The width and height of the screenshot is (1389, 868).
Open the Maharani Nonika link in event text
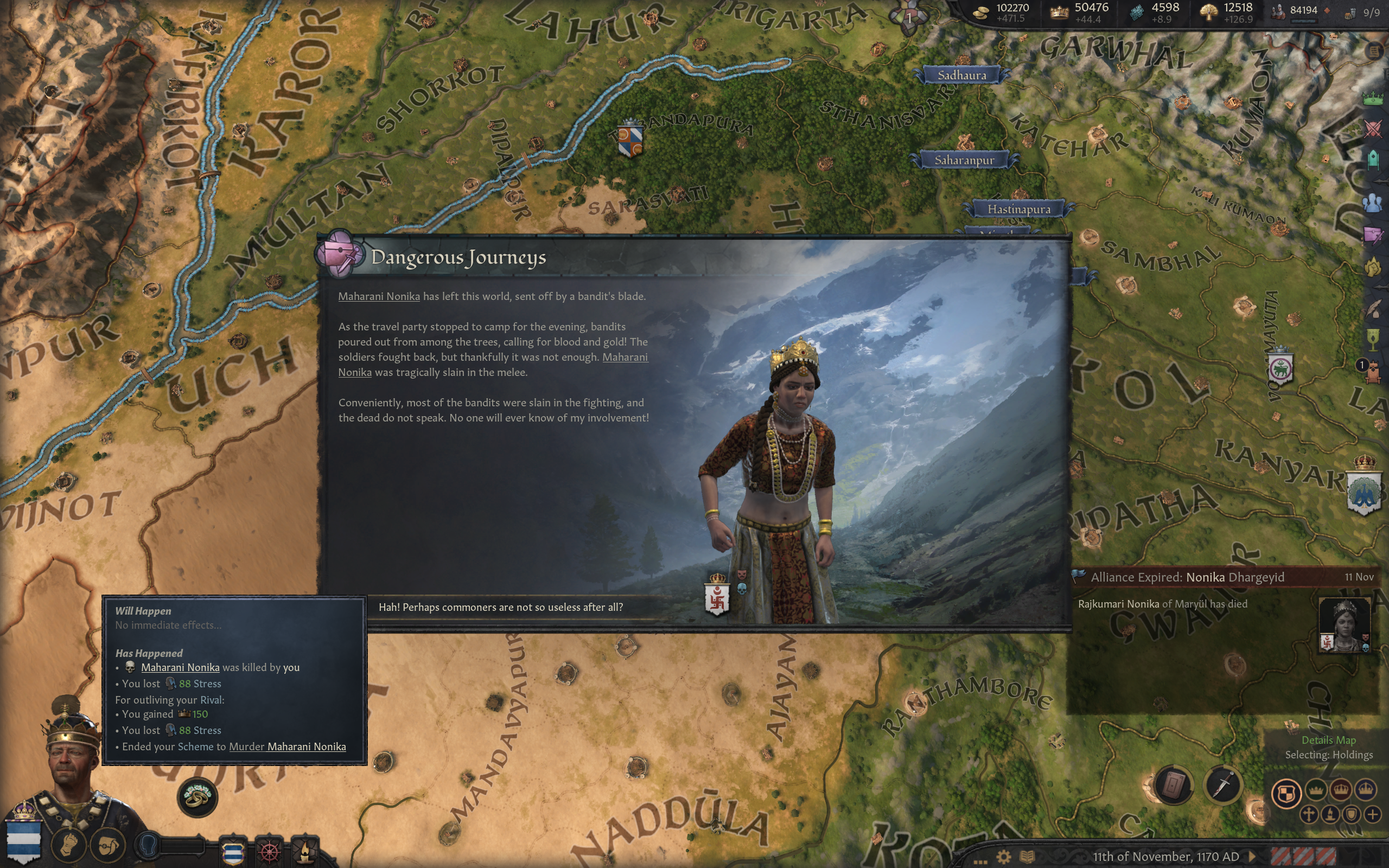(379, 296)
